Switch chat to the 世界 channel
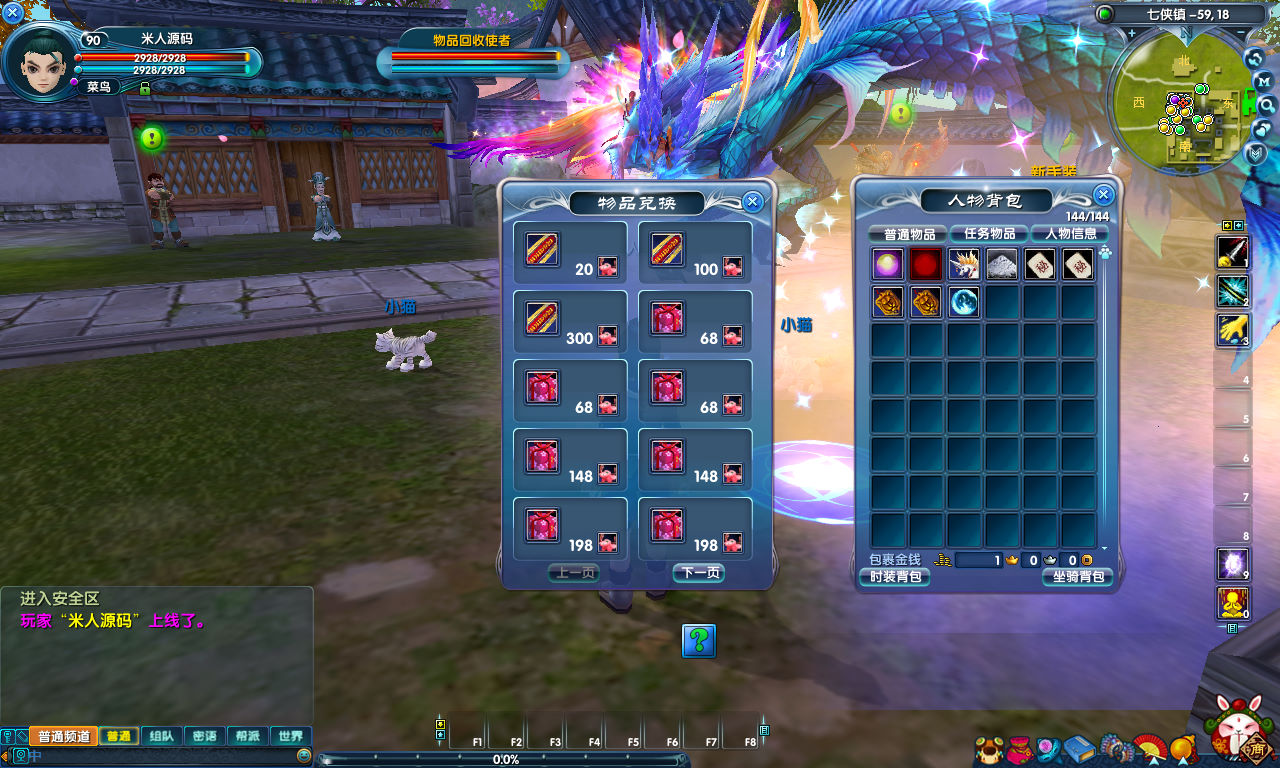The image size is (1280, 768). [291, 736]
